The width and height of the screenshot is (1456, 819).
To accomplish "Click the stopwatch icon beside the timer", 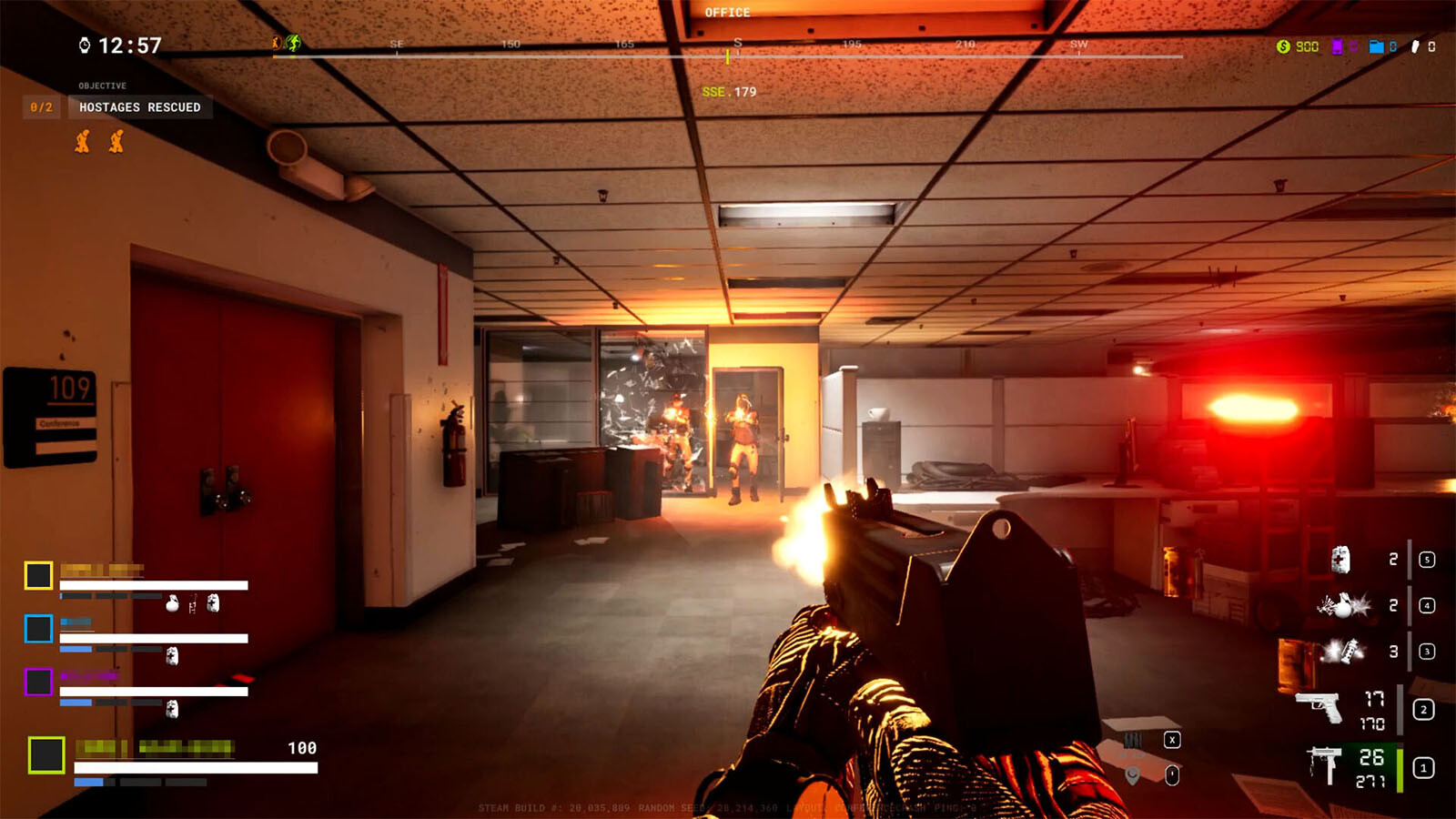I will pyautogui.click(x=85, y=45).
